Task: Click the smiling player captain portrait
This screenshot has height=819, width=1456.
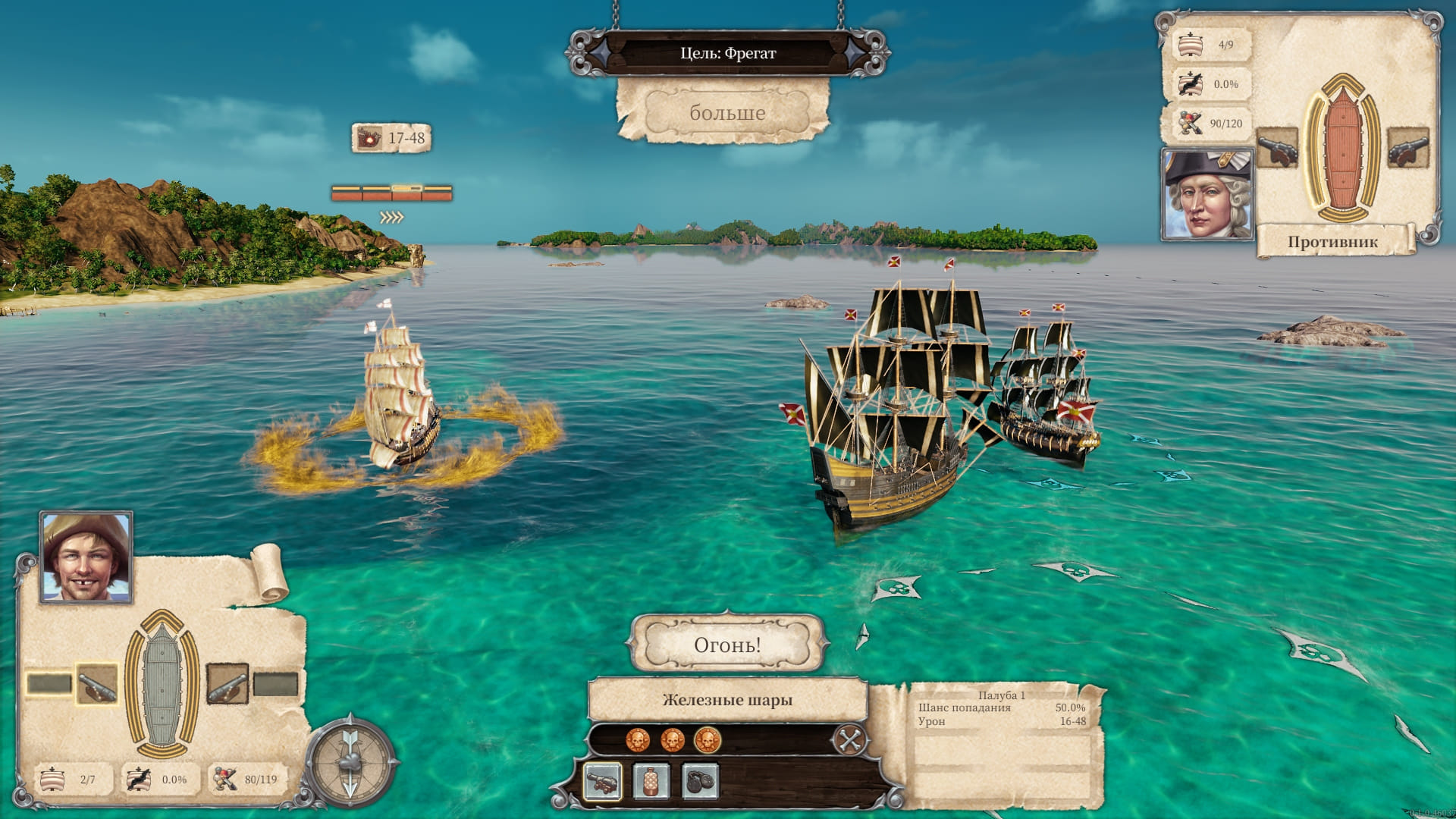Action: click(86, 557)
